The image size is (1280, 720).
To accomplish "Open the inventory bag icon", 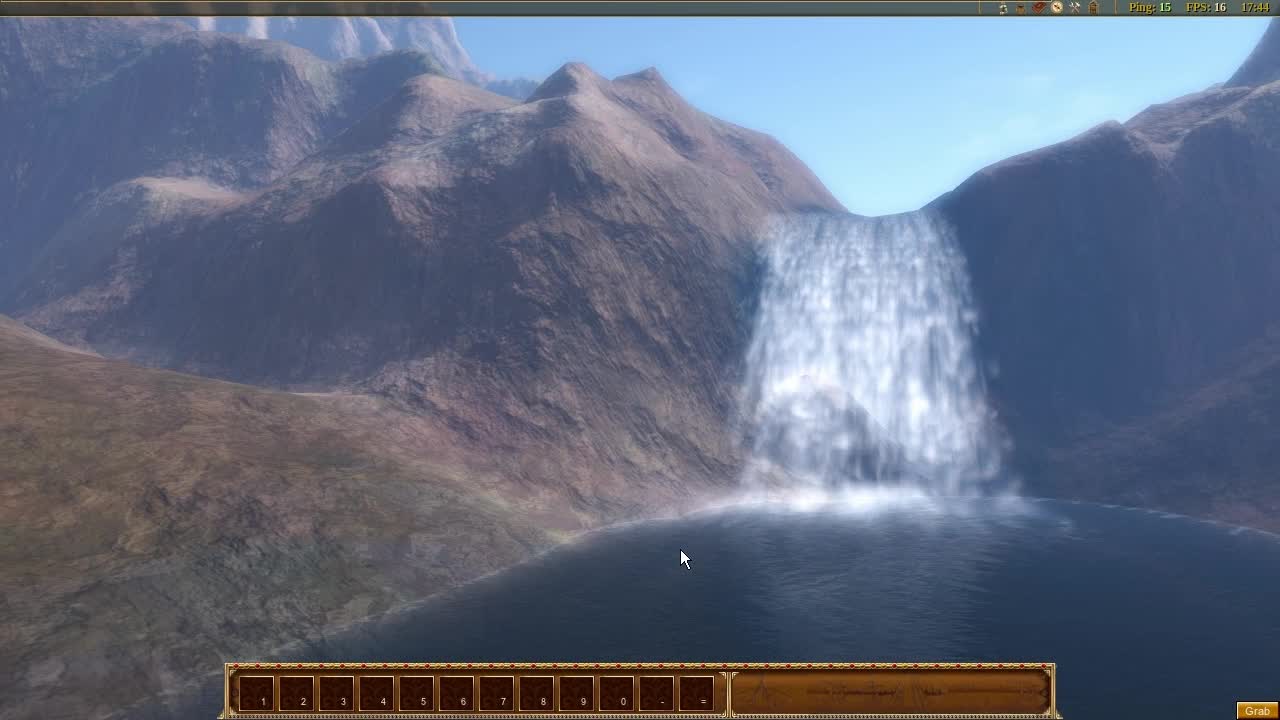I will 1020,8.
